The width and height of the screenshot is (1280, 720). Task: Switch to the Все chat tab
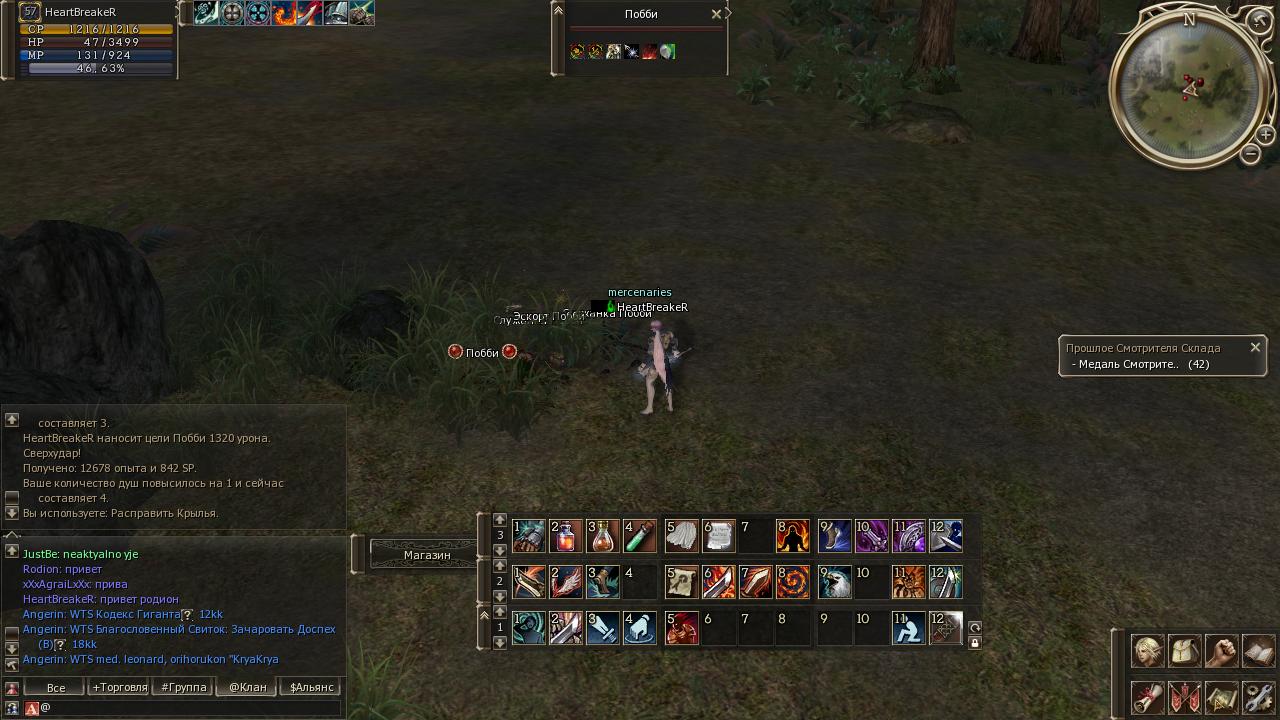click(56, 687)
